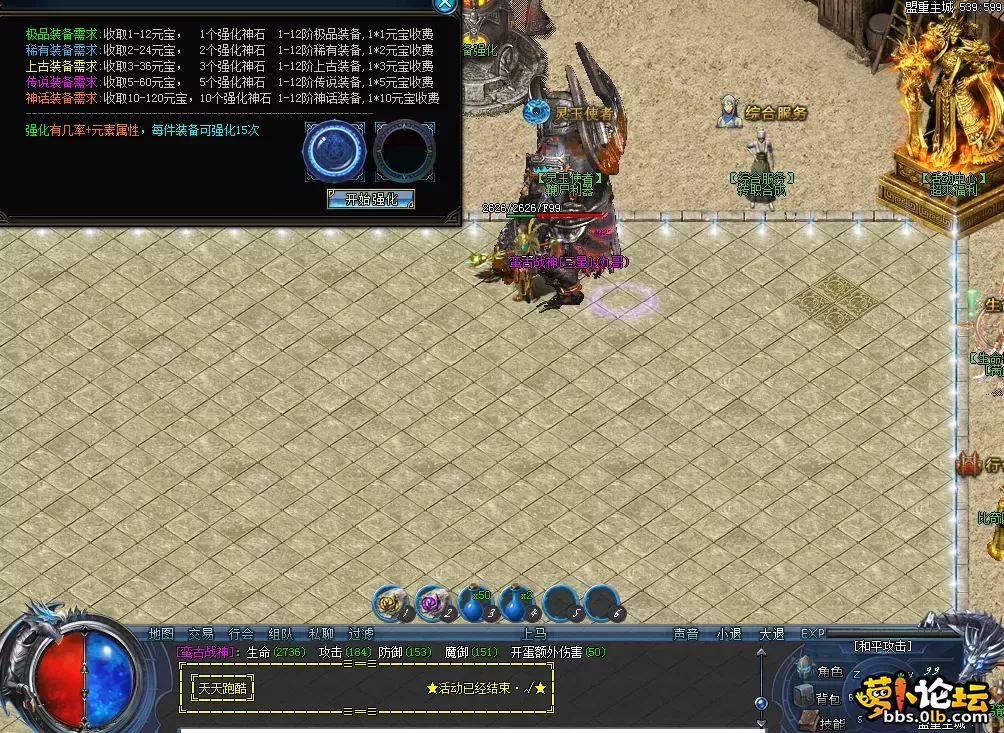Close the equipment enhancement dialog
Viewport: 1004px width, 733px height.
point(445,4)
